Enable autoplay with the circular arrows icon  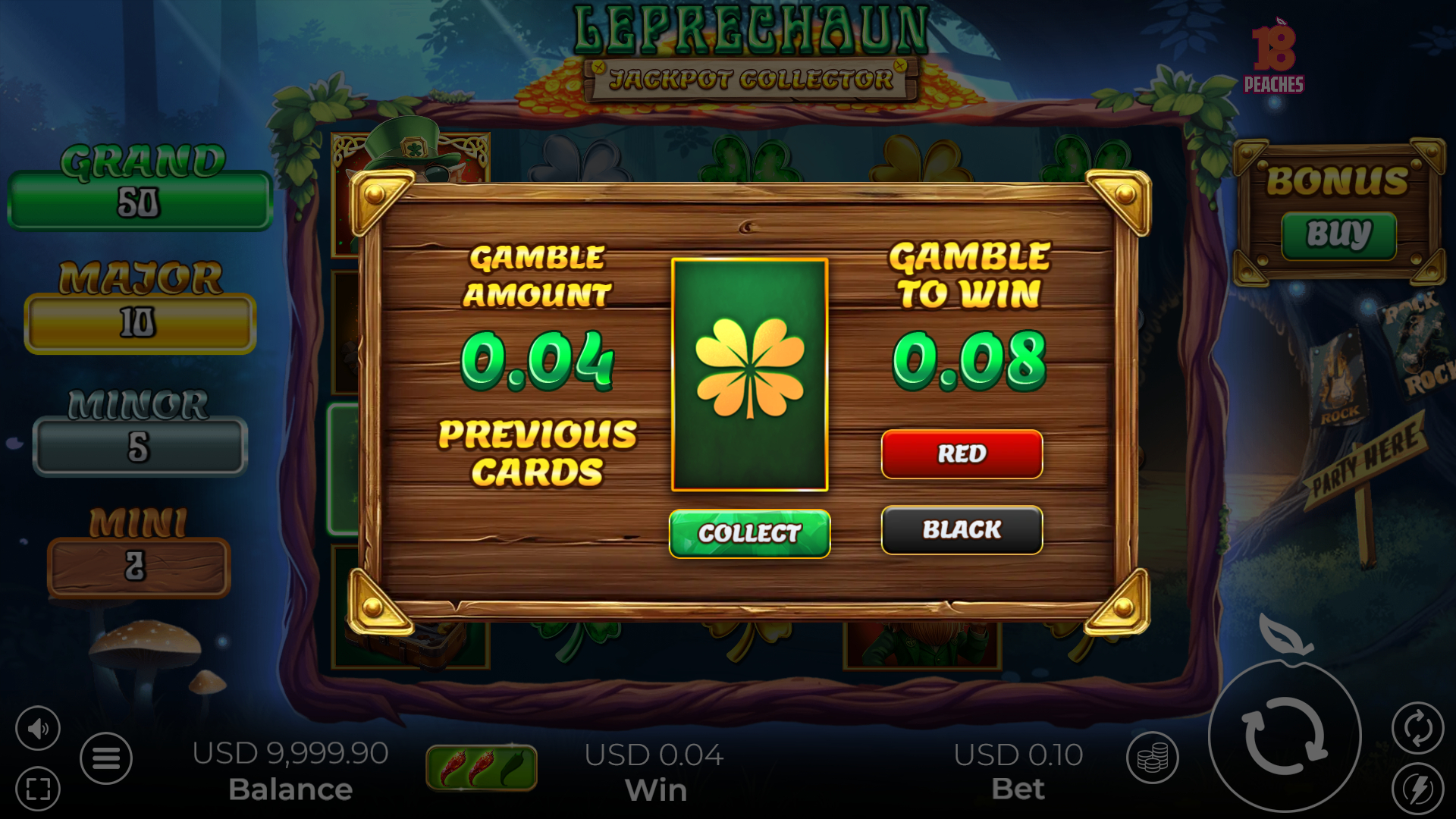coord(1417,729)
